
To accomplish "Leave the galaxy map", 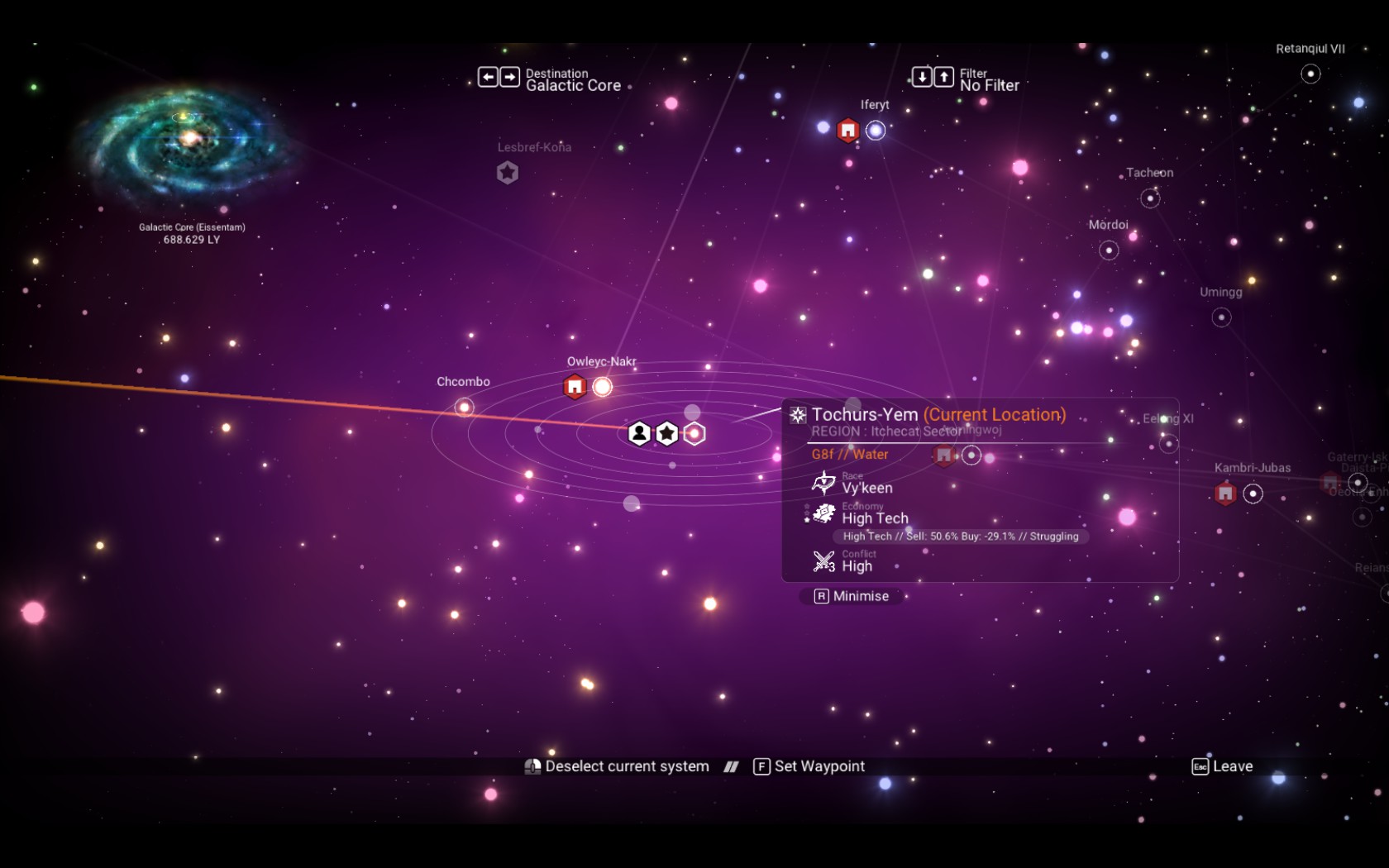I will pos(1222,766).
